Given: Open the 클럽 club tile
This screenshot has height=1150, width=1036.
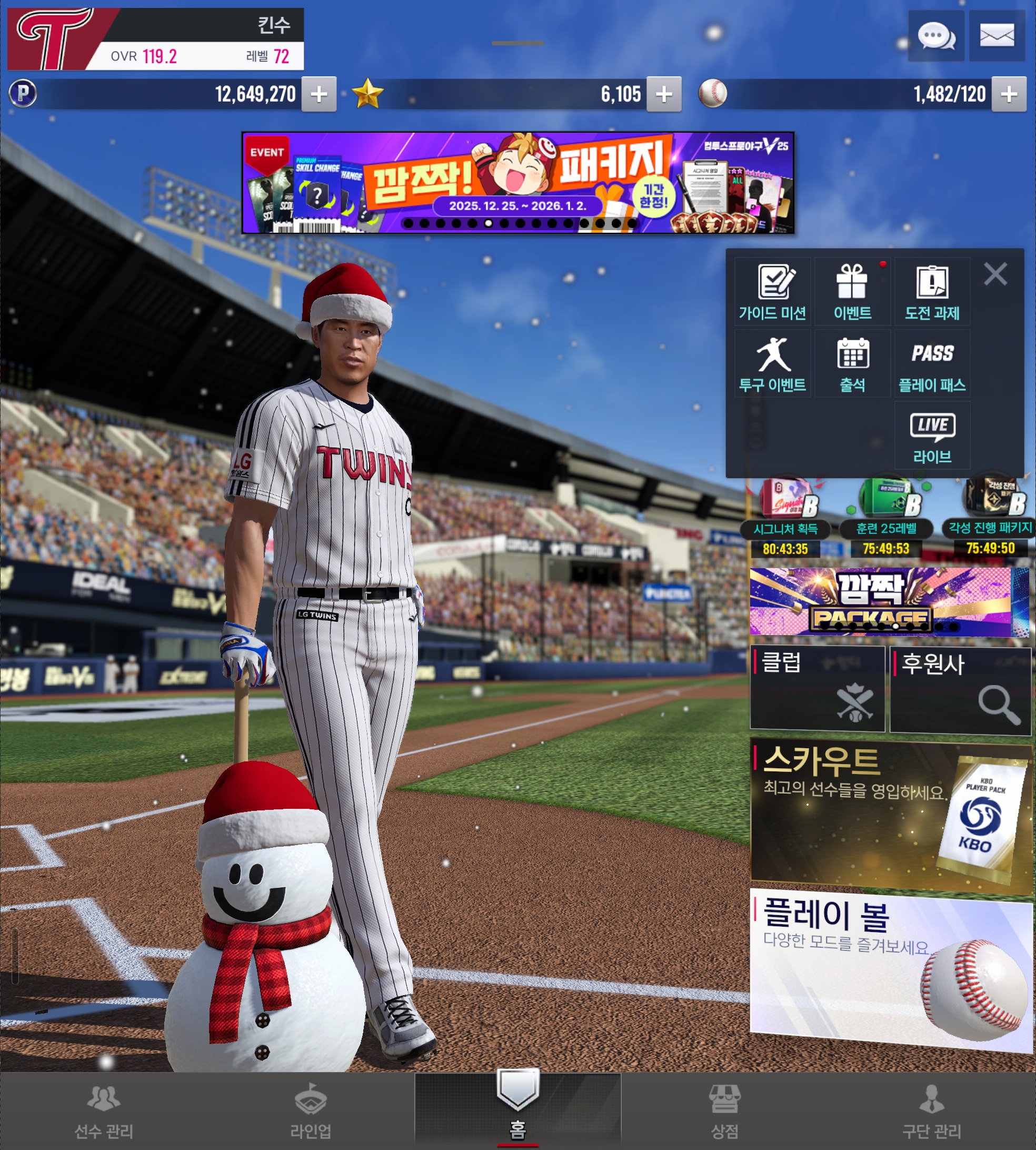Looking at the screenshot, I should pos(818,688).
